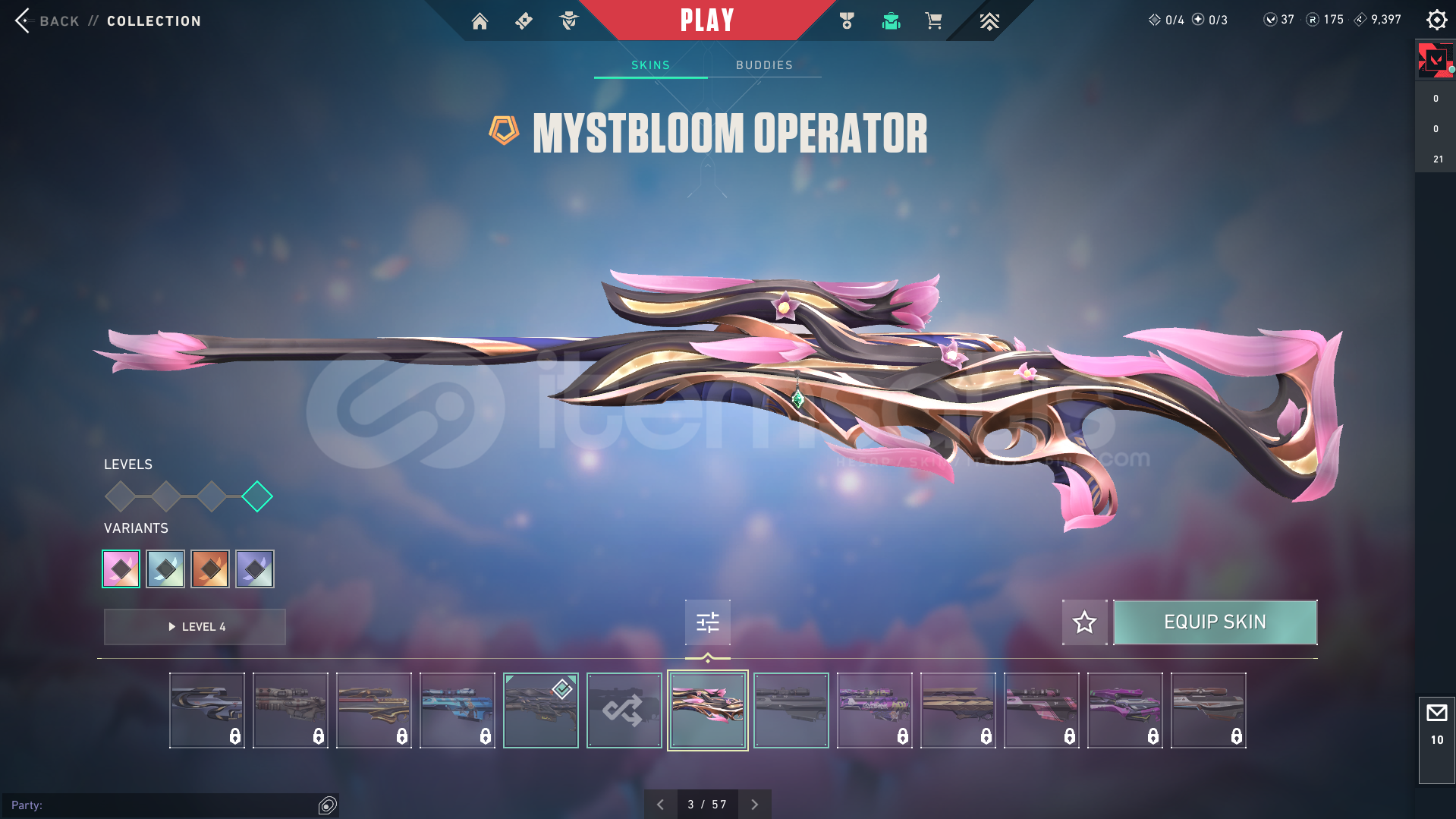Choose the orange variant swatch

click(x=210, y=569)
